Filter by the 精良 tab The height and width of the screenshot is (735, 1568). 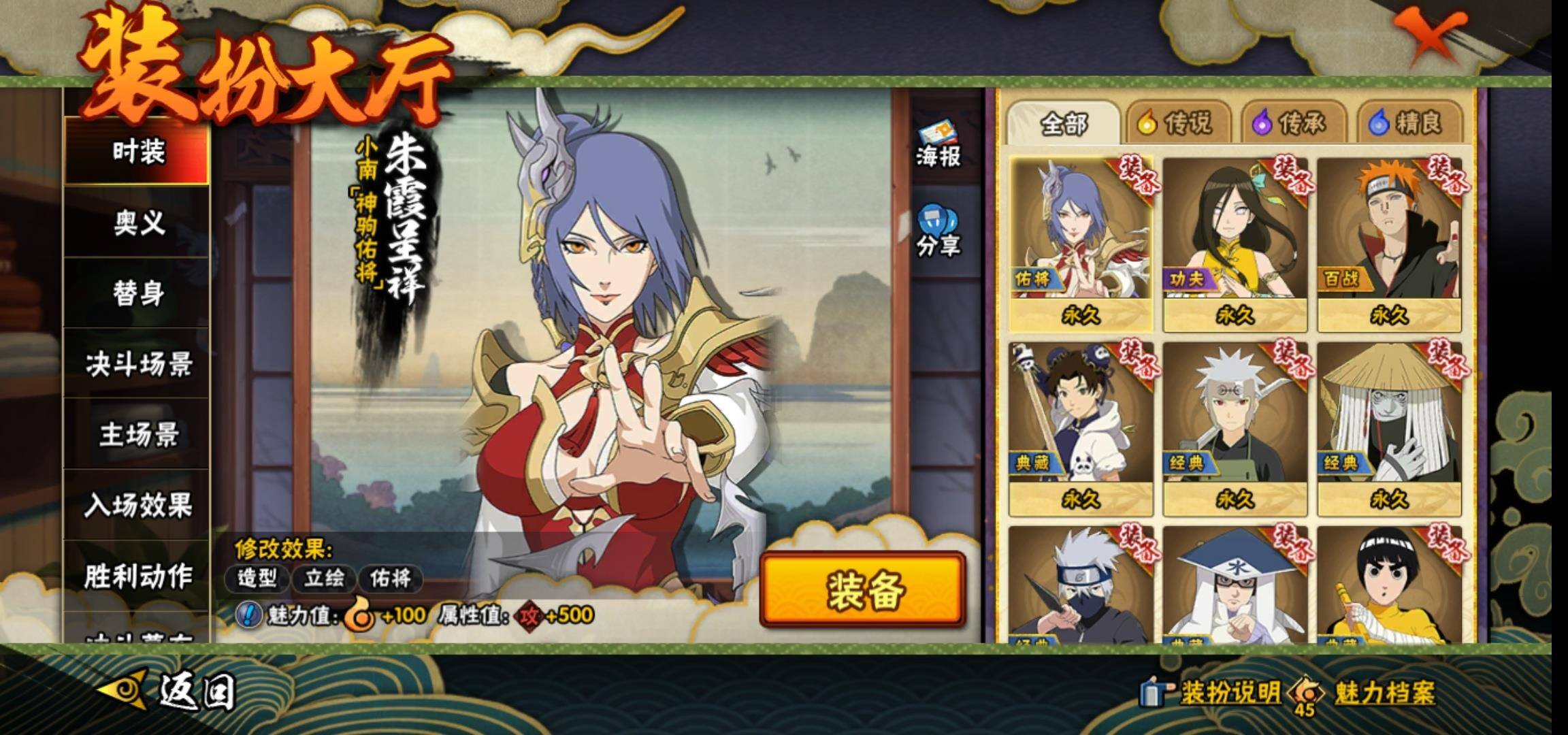pos(1409,124)
